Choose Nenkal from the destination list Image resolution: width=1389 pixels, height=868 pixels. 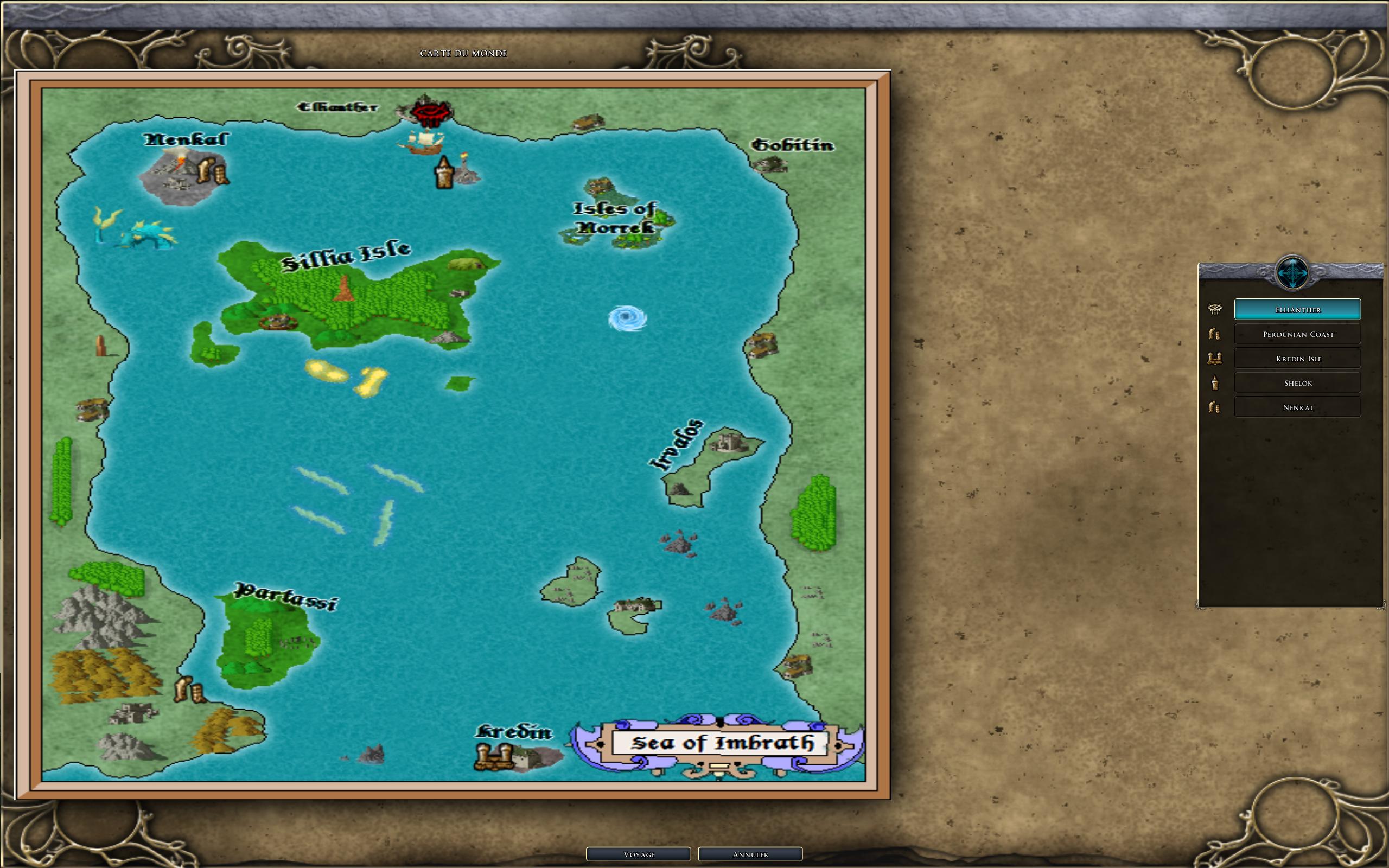click(1297, 407)
